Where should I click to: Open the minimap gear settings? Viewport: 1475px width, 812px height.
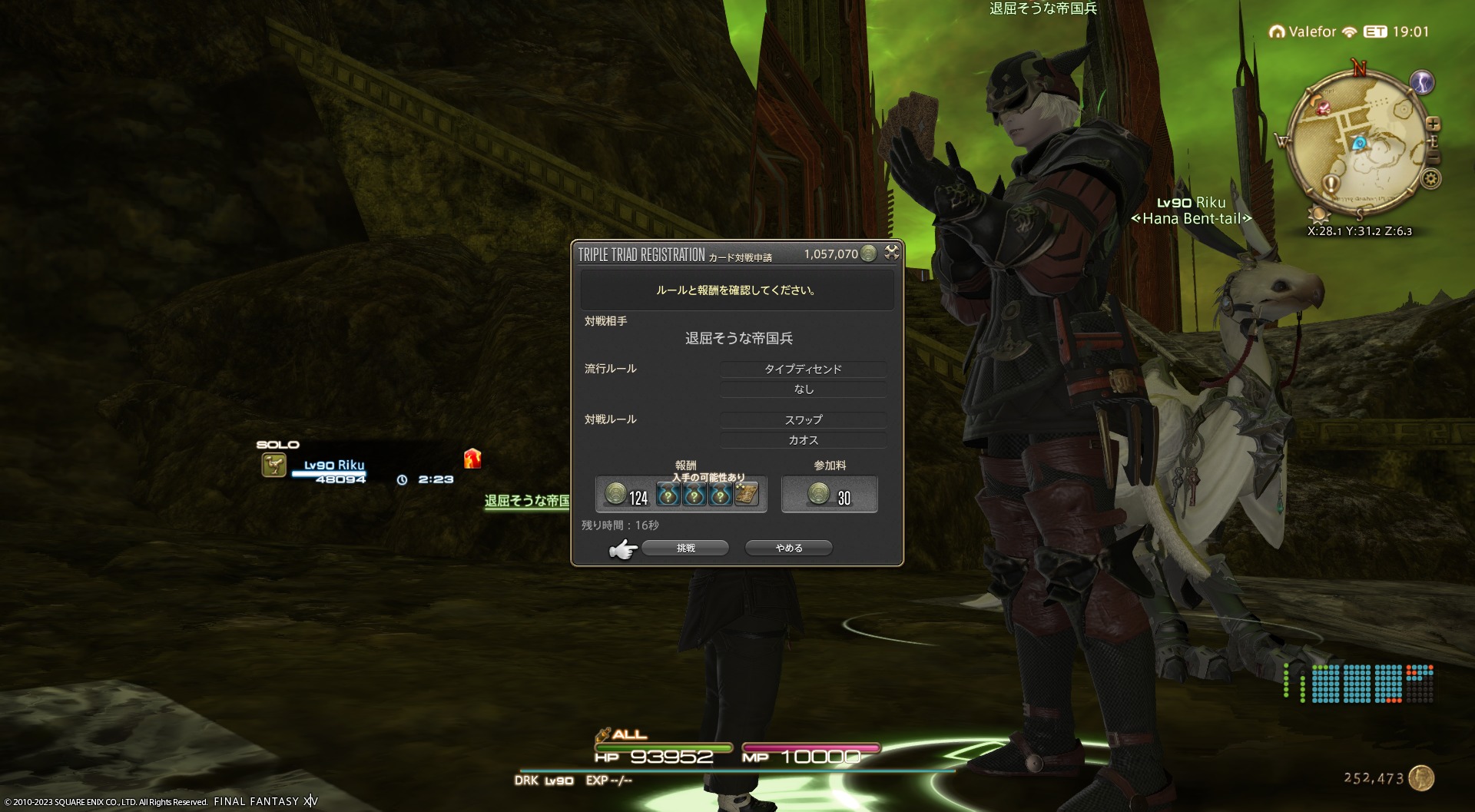click(1430, 179)
